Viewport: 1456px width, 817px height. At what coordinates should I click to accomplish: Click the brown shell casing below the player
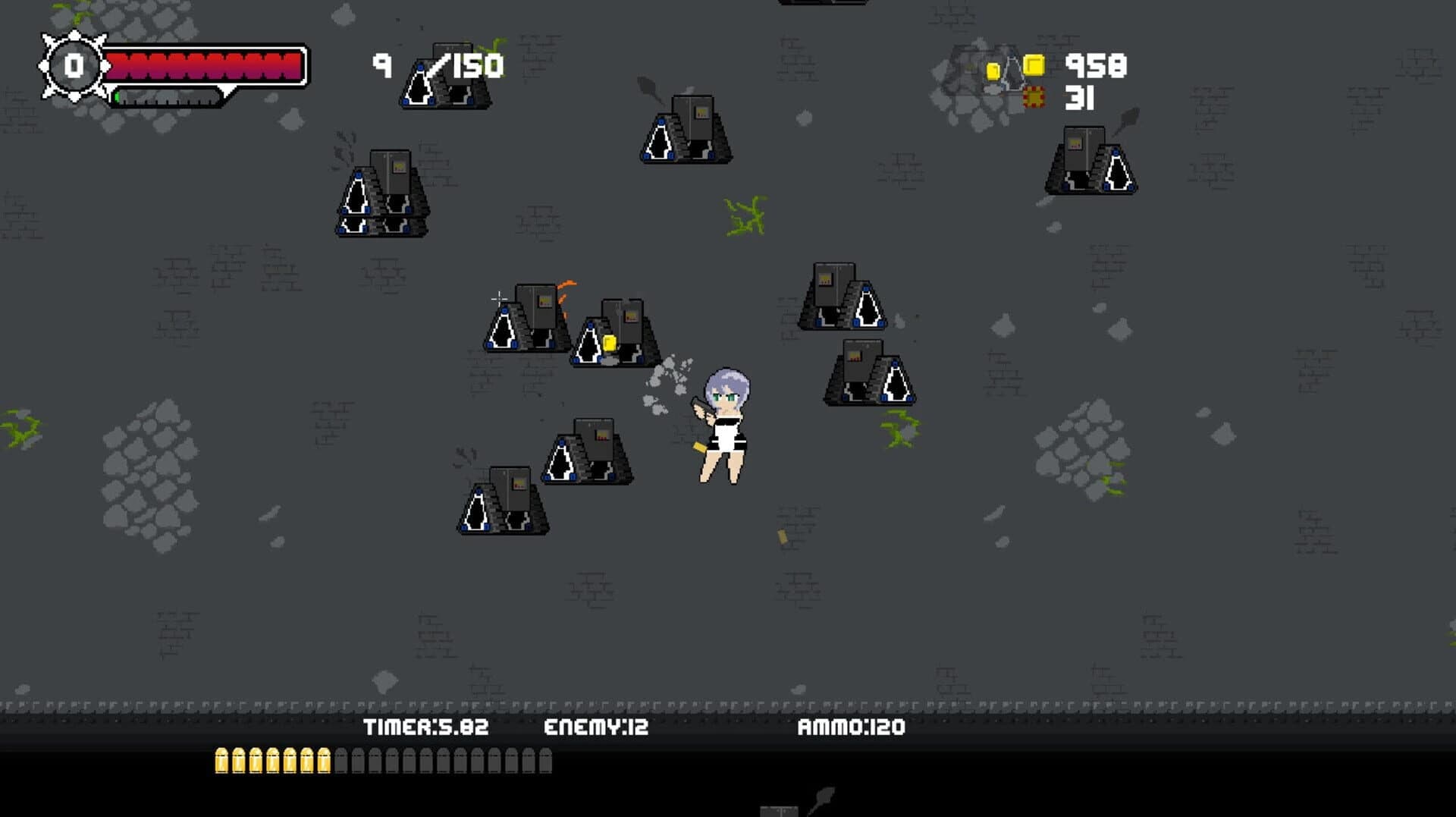pyautogui.click(x=782, y=539)
